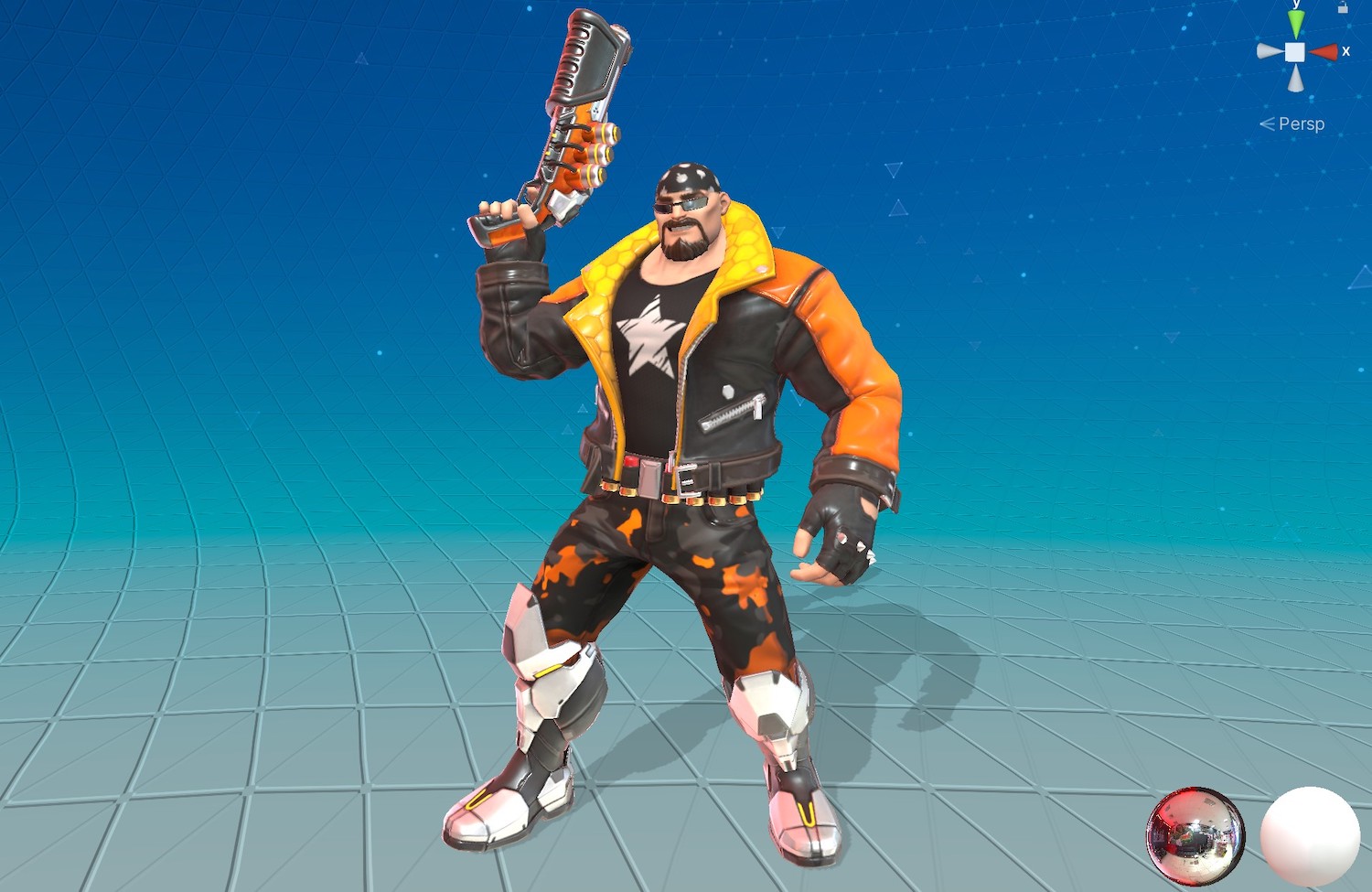Viewport: 1372px width, 892px height.
Task: Click the character's sunglasses
Action: click(x=681, y=203)
